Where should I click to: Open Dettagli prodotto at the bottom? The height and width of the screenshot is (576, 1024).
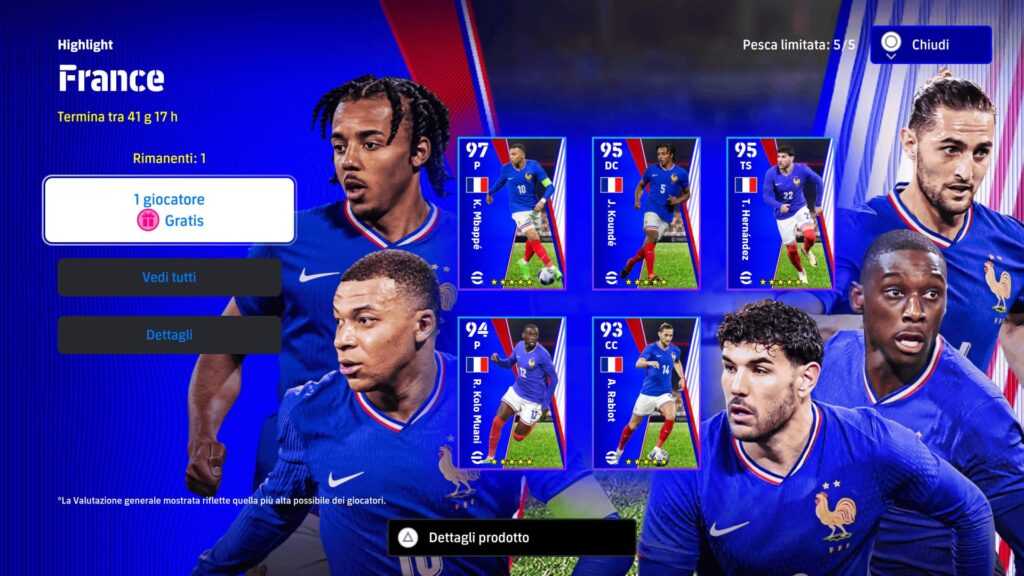[x=512, y=538]
